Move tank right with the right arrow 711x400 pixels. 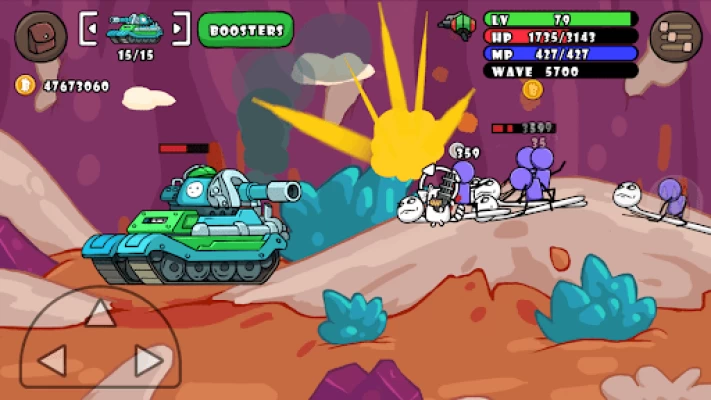pos(148,360)
